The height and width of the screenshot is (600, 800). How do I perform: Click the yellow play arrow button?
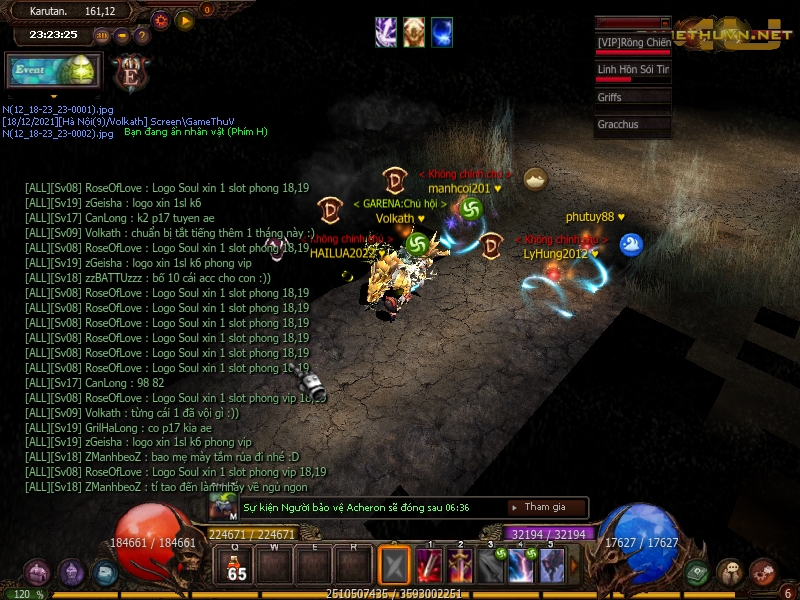click(185, 20)
